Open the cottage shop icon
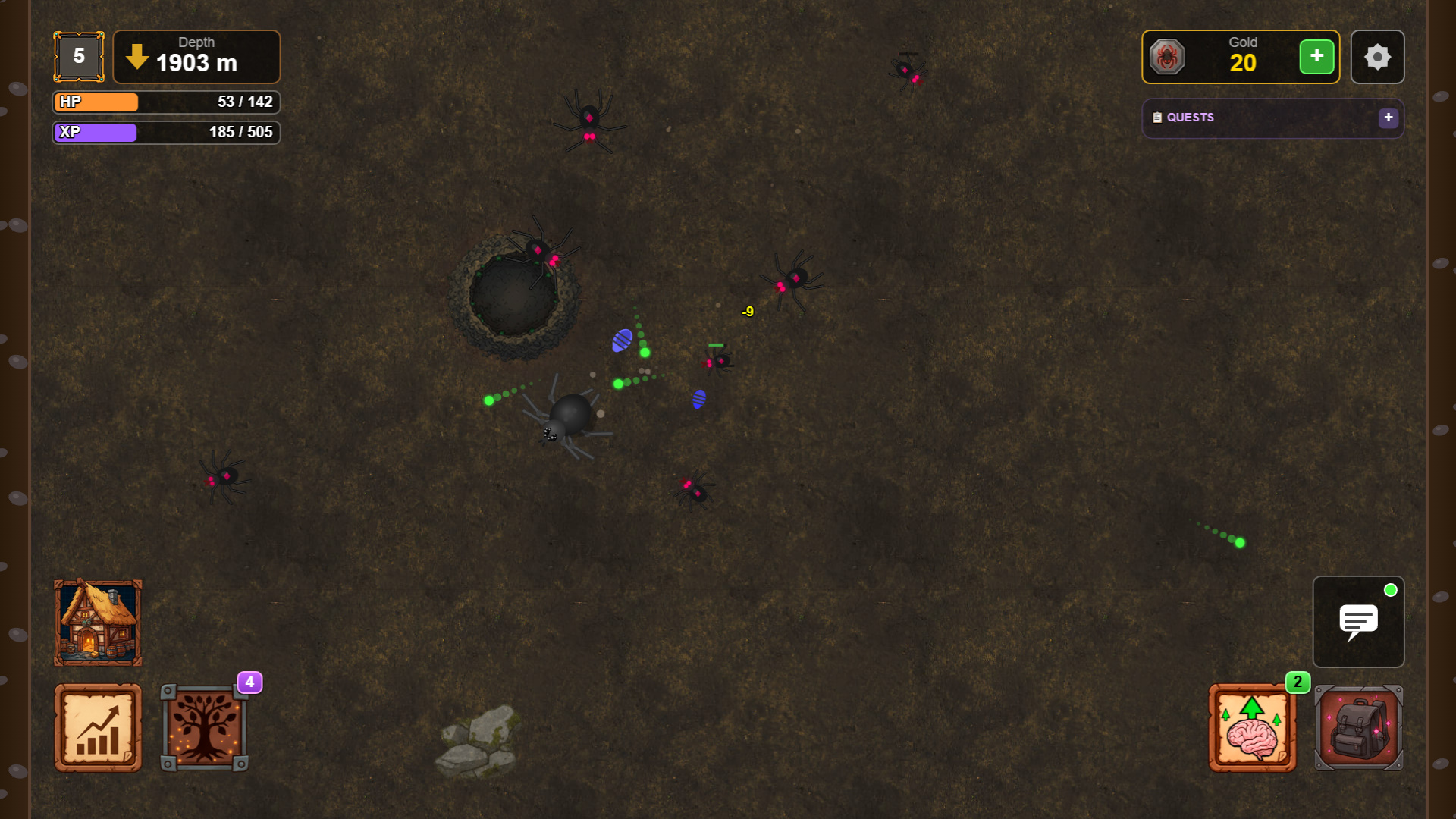 point(97,622)
